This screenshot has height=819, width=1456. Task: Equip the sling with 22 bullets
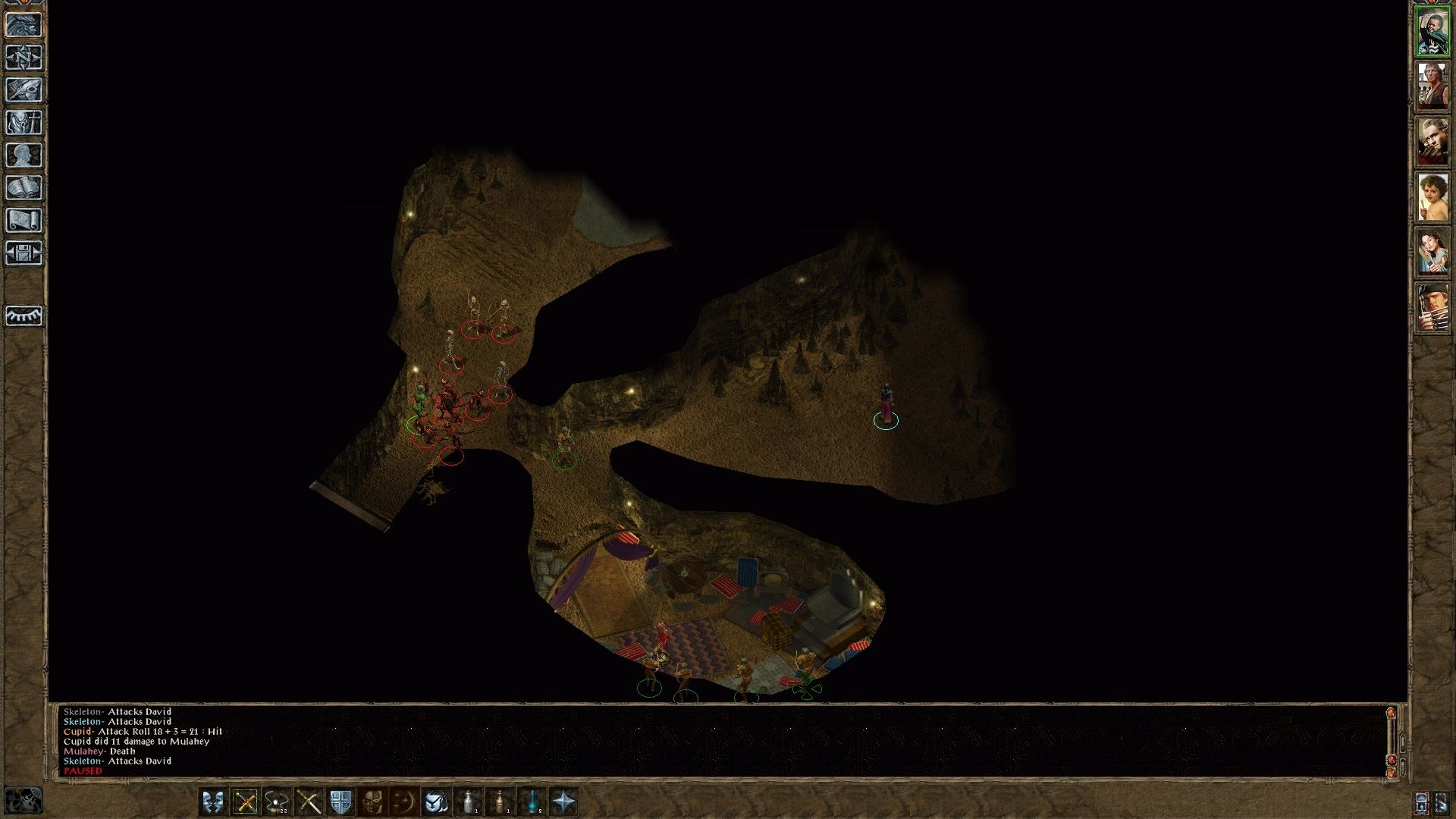(277, 802)
